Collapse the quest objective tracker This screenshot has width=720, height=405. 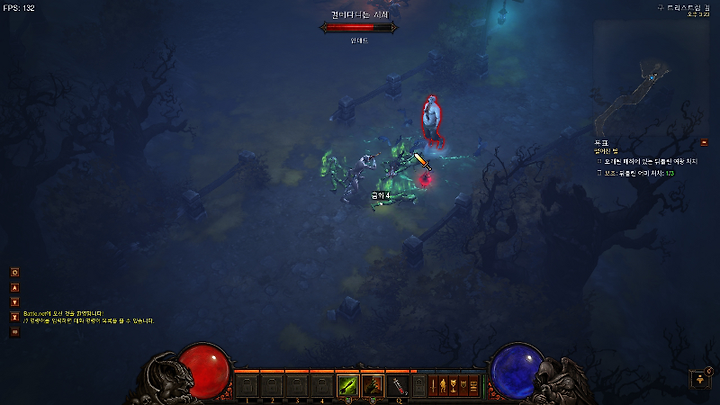704,143
